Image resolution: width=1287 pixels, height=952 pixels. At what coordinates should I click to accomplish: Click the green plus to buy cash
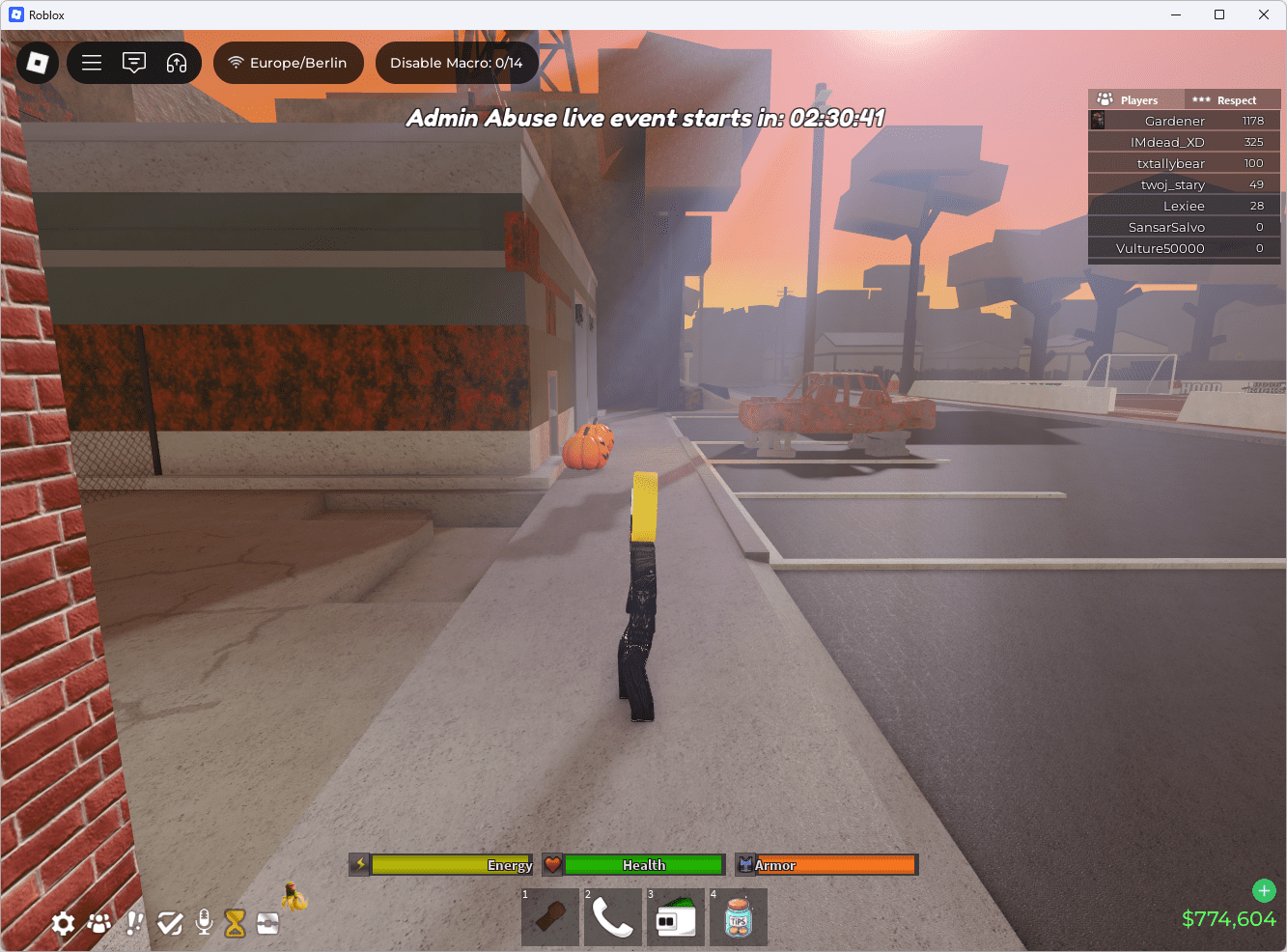1264,890
